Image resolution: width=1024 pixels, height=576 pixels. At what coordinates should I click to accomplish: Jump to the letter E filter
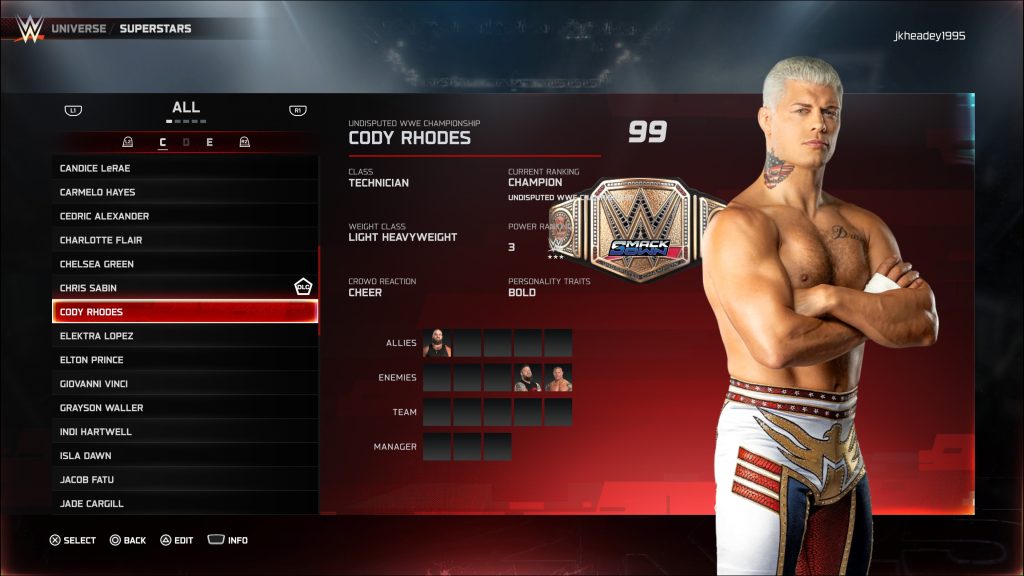coord(209,142)
